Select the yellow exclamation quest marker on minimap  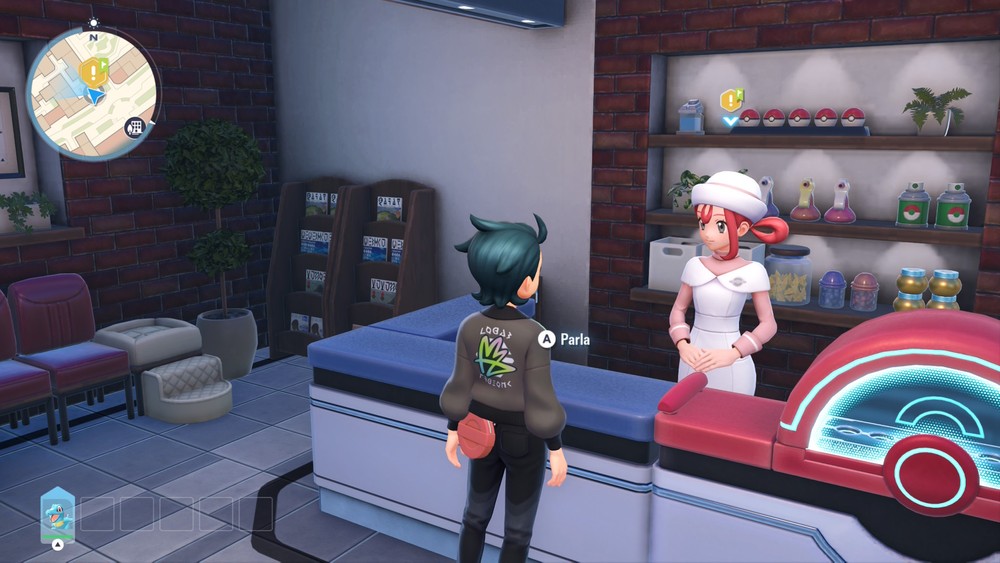tap(93, 70)
